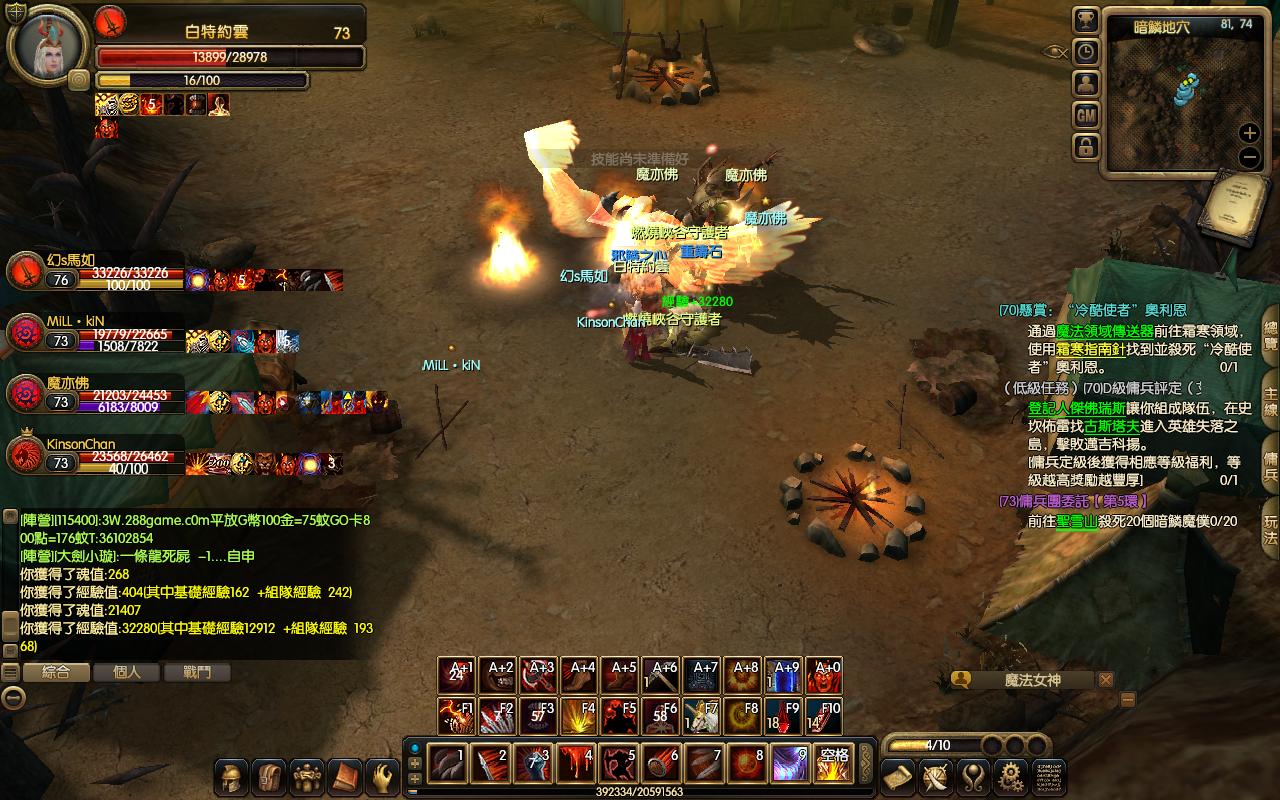Open the GM help button
The image size is (1280, 800).
point(1086,115)
